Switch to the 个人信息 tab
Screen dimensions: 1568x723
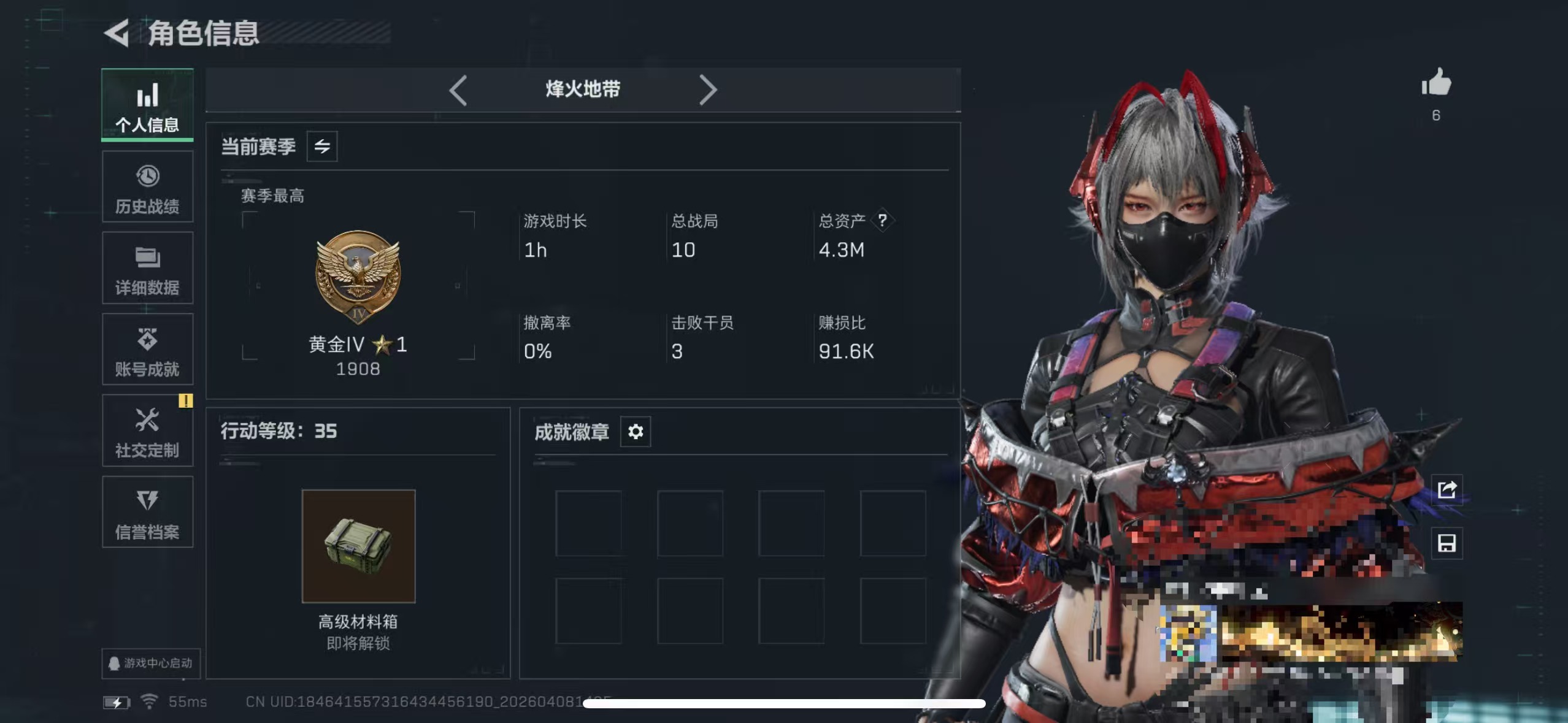[147, 105]
